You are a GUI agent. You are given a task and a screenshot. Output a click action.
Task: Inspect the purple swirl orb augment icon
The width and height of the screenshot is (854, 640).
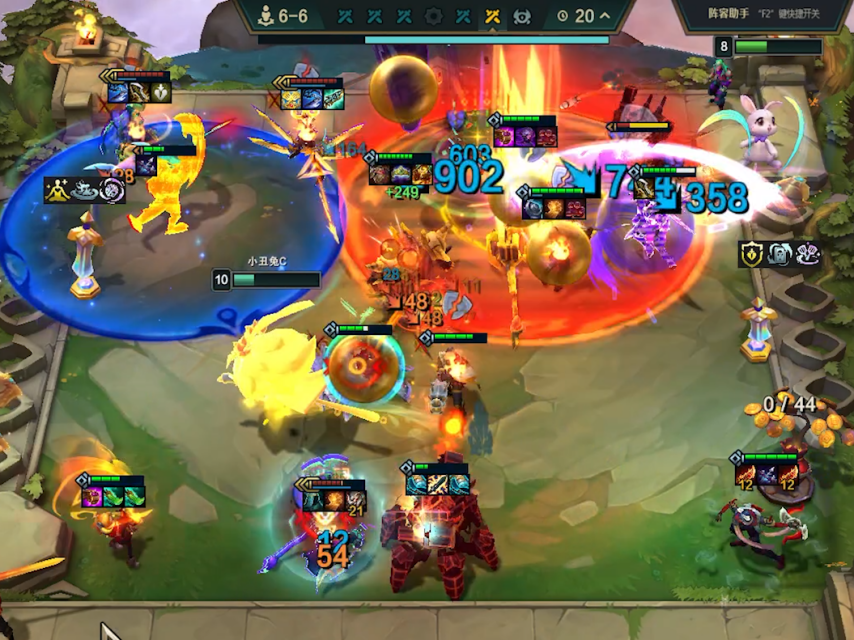pyautogui.click(x=112, y=189)
